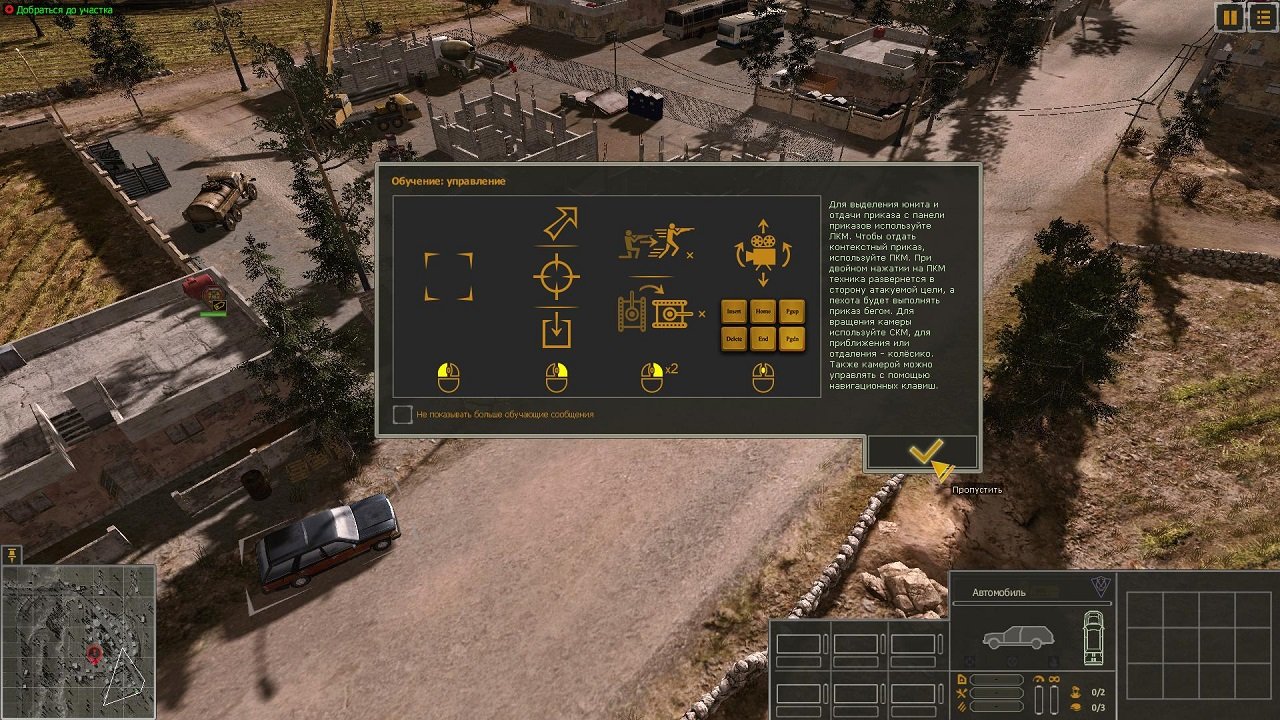The height and width of the screenshot is (720, 1280).
Task: Click the Автомобиль health bar
Action: click(x=1032, y=603)
